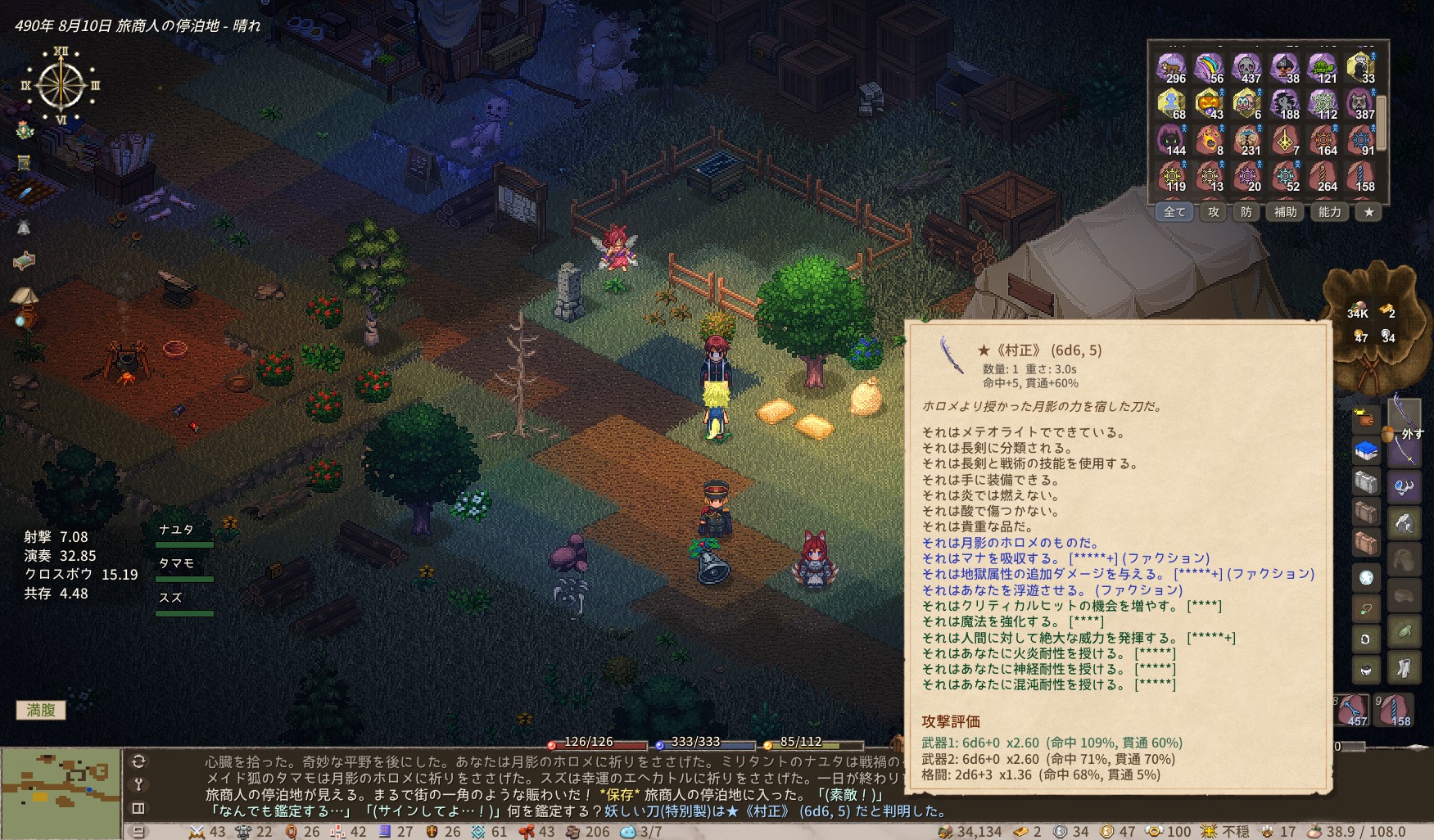Open the star favorites tab
Image resolution: width=1434 pixels, height=840 pixels.
click(1368, 212)
